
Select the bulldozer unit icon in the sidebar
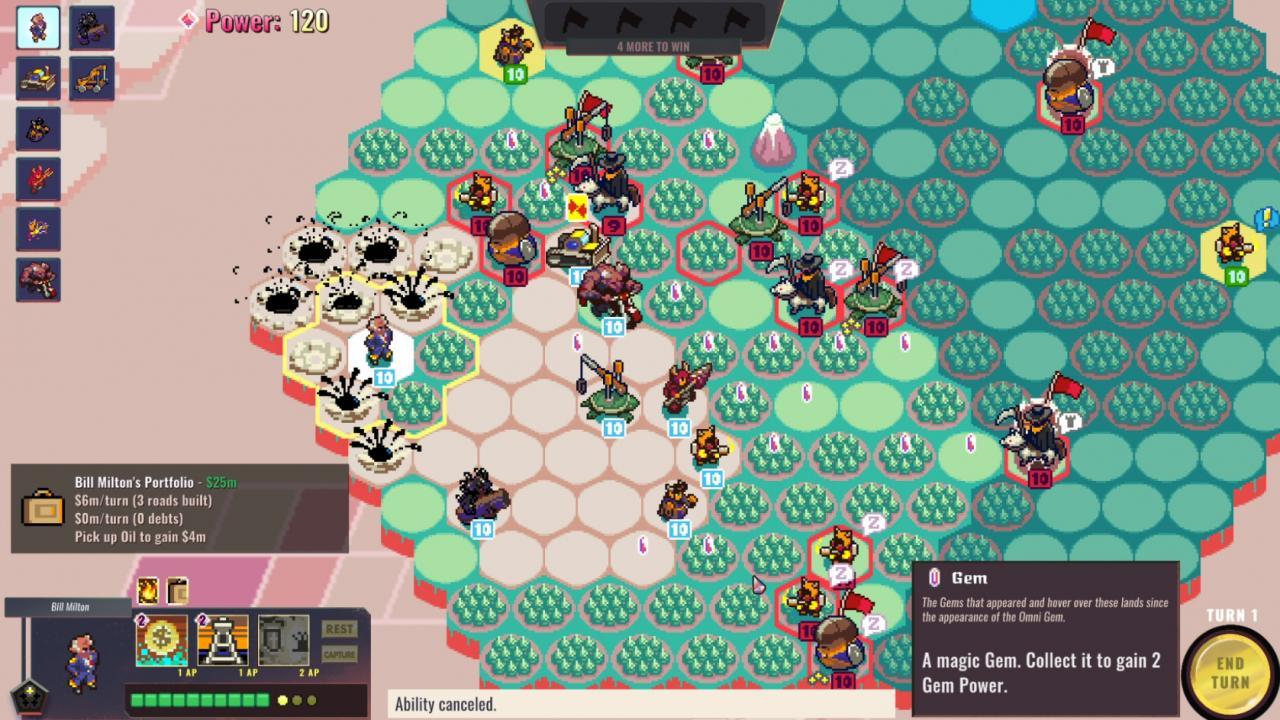38,79
